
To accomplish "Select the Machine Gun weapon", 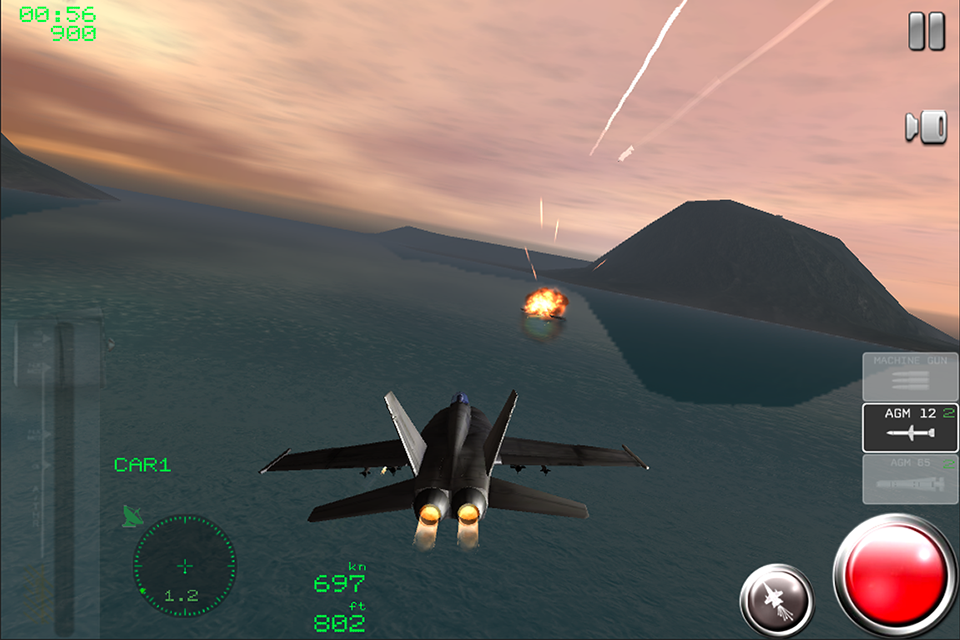I will coord(910,376).
